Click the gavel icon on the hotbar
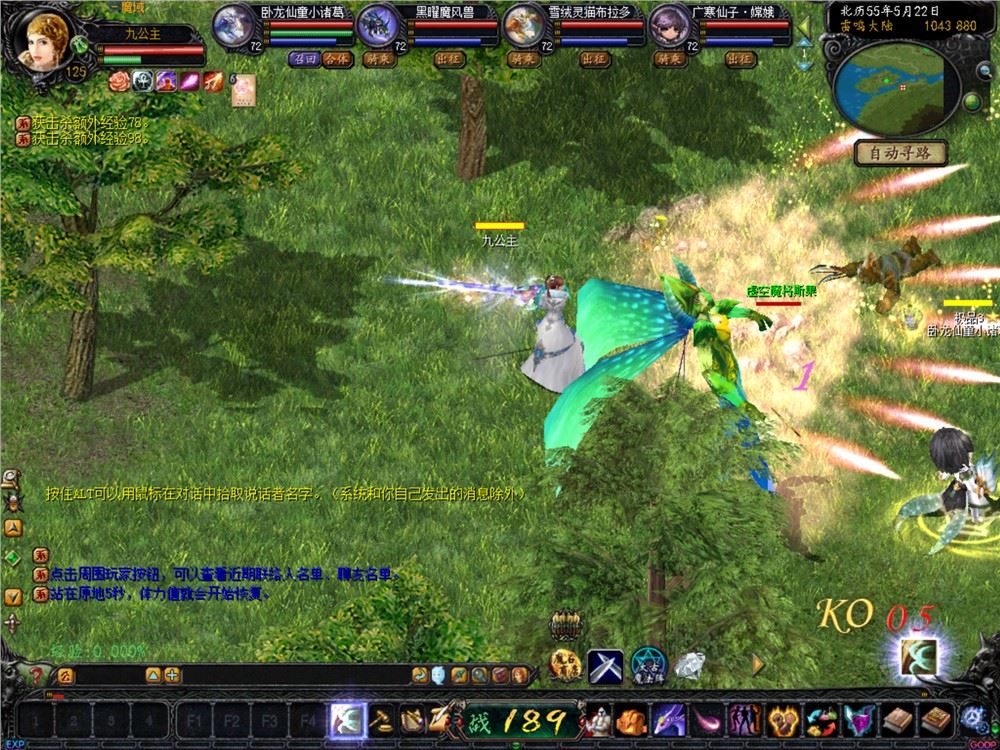The width and height of the screenshot is (1000, 750). point(381,719)
